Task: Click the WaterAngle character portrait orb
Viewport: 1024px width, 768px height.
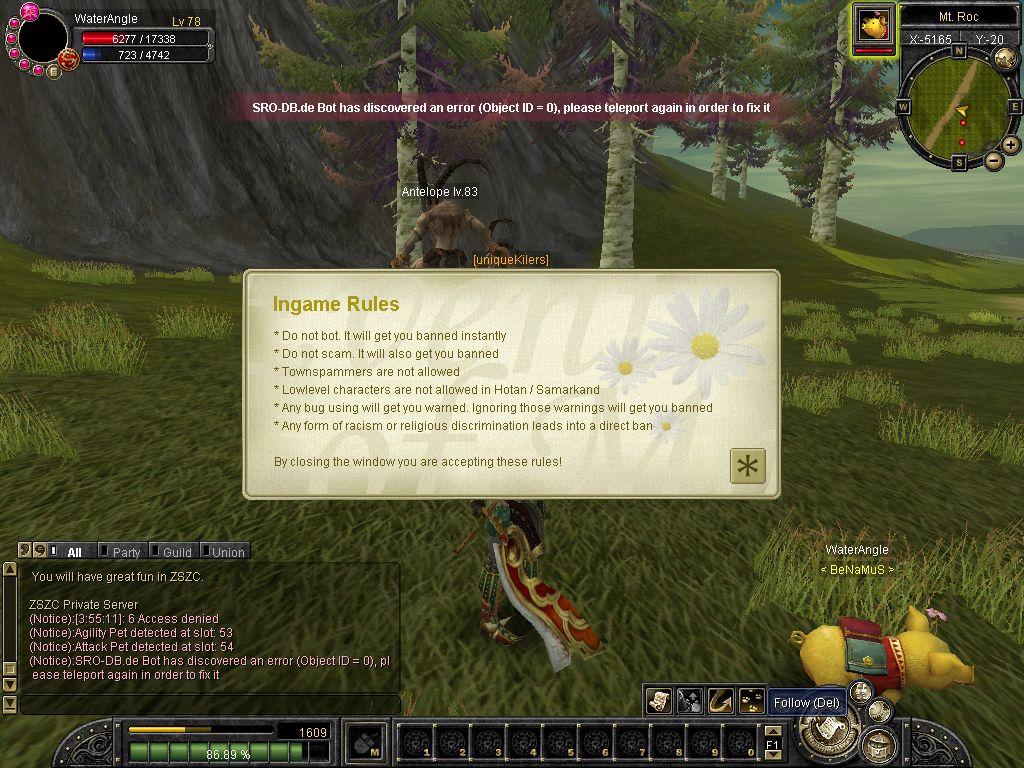Action: pyautogui.click(x=42, y=36)
